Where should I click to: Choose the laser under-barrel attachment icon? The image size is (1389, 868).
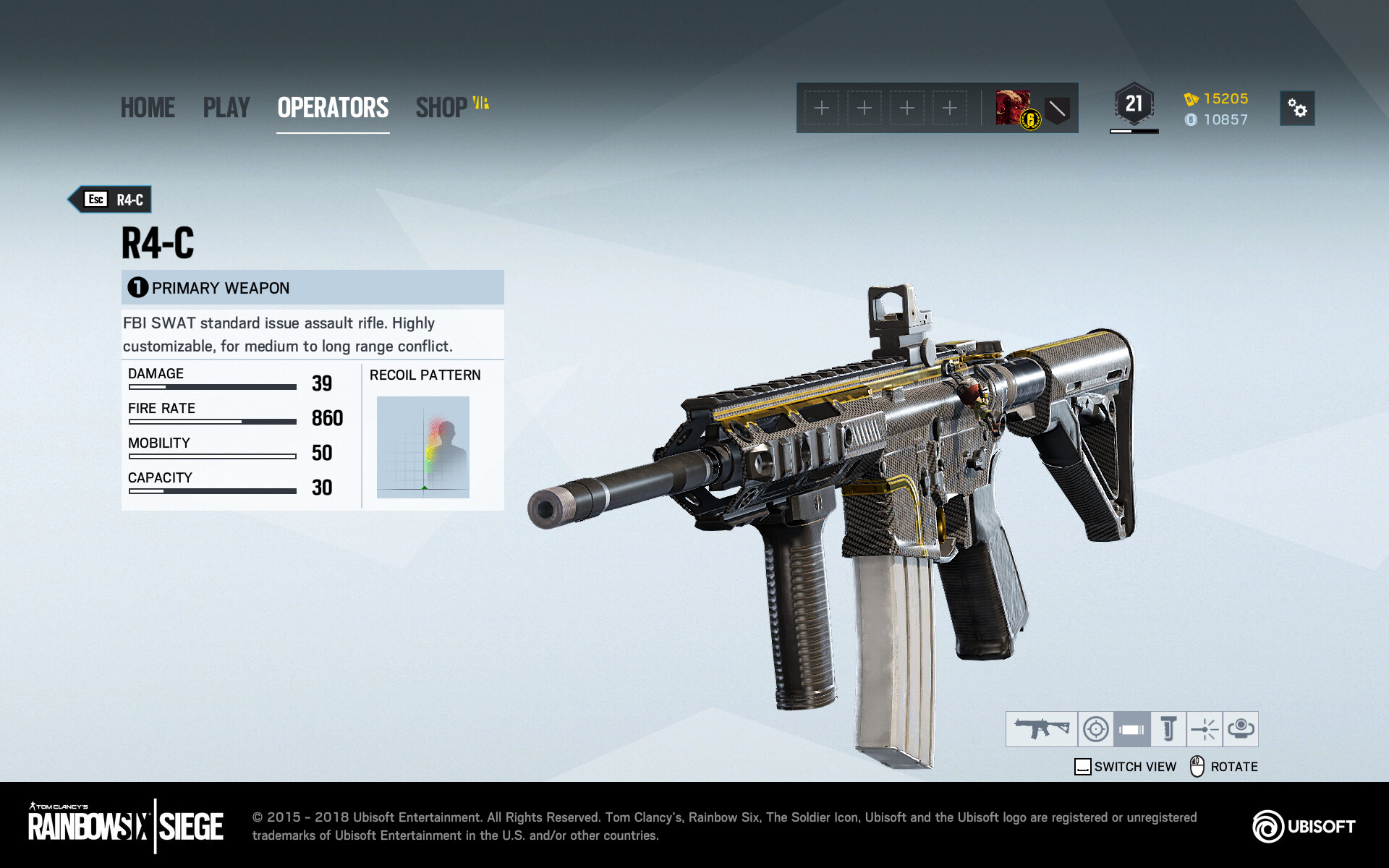1204,728
